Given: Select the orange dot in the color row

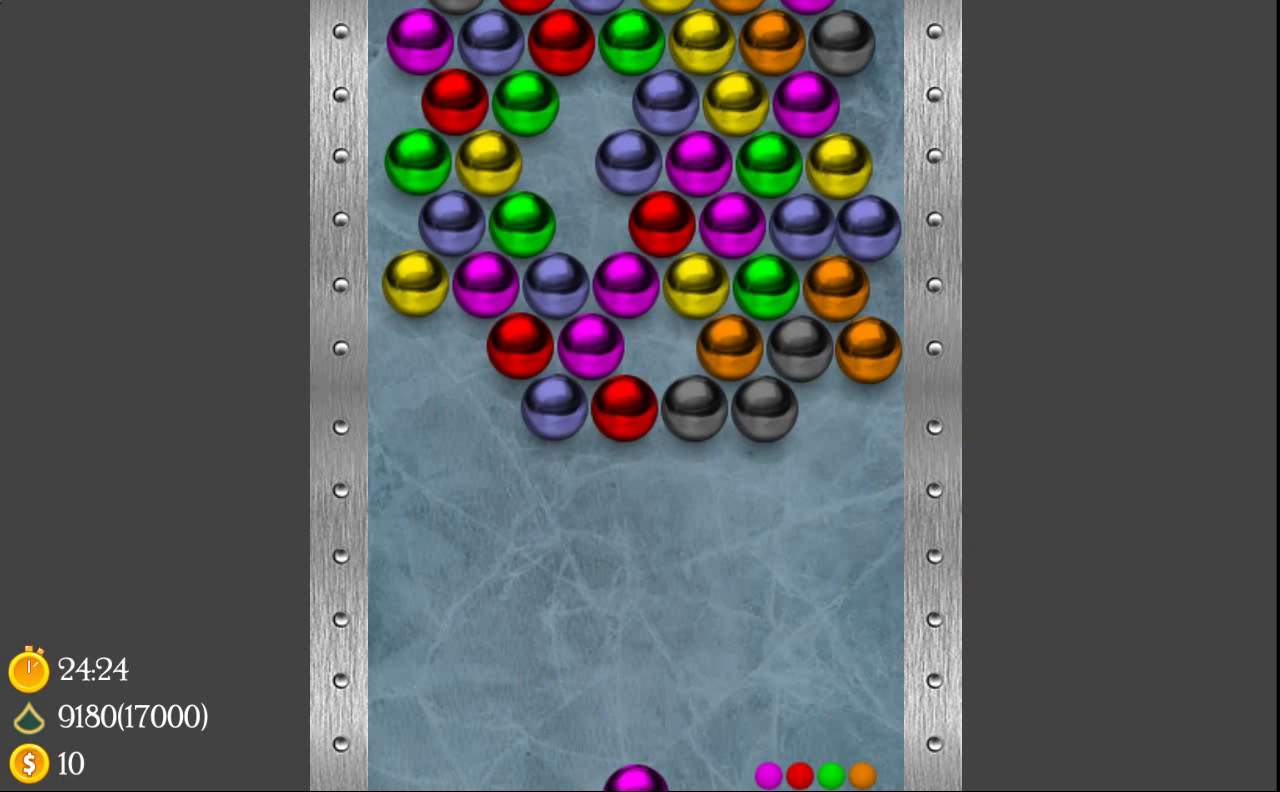Looking at the screenshot, I should point(861,775).
